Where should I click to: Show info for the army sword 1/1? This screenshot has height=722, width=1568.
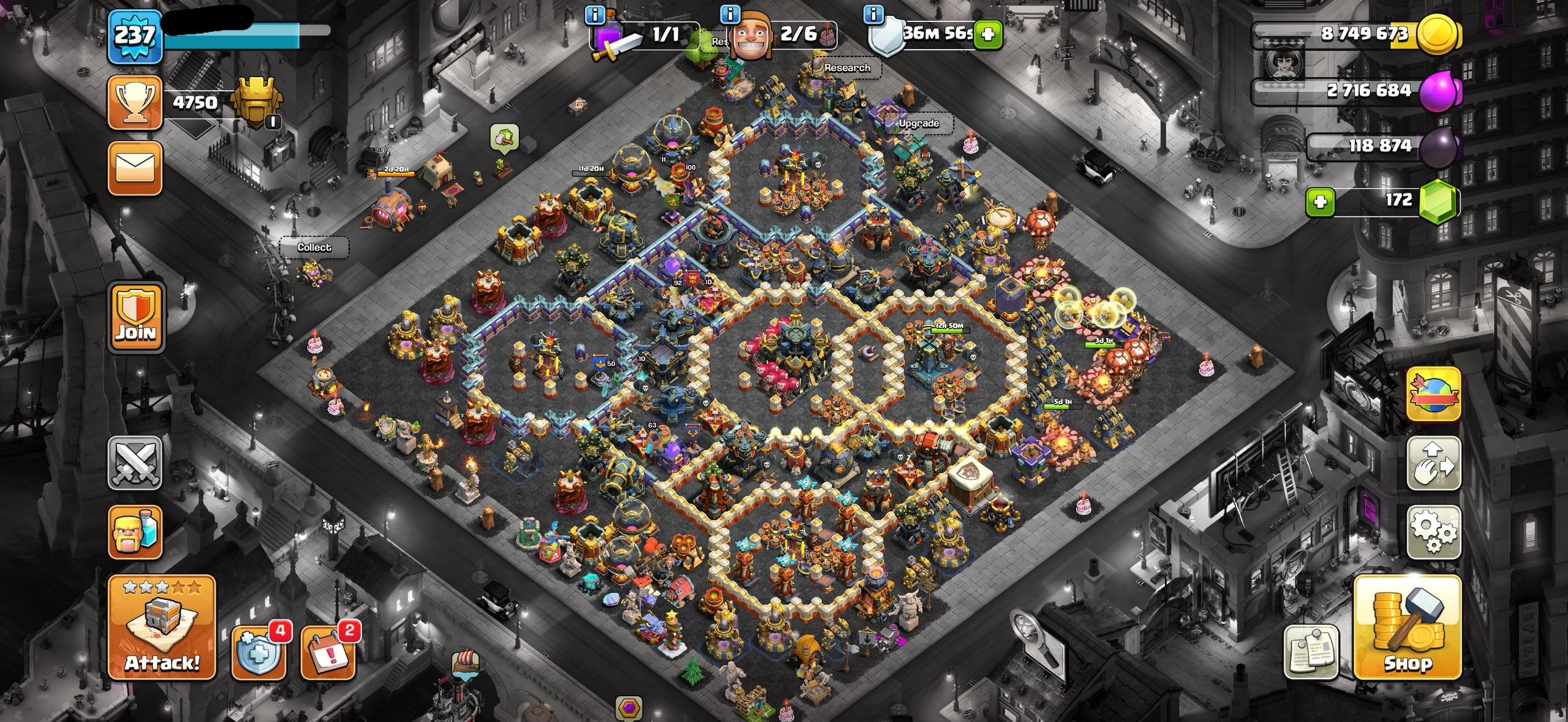(595, 14)
